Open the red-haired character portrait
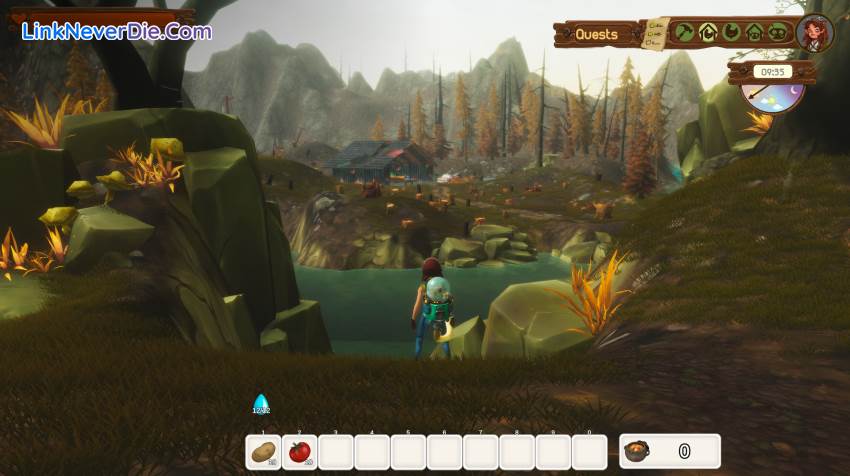850x476 pixels. coord(815,33)
